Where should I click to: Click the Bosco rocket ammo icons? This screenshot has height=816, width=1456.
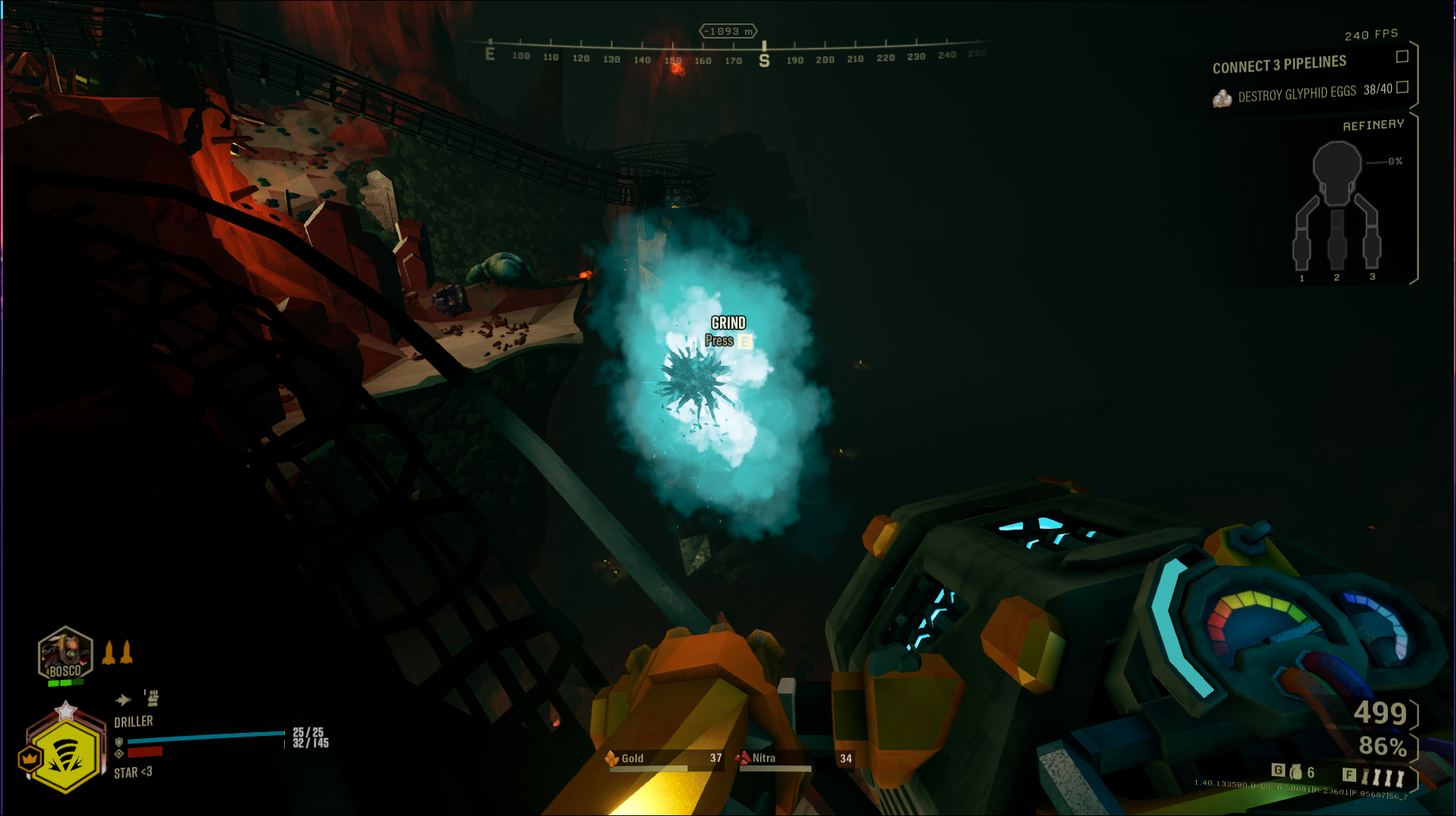click(x=117, y=652)
